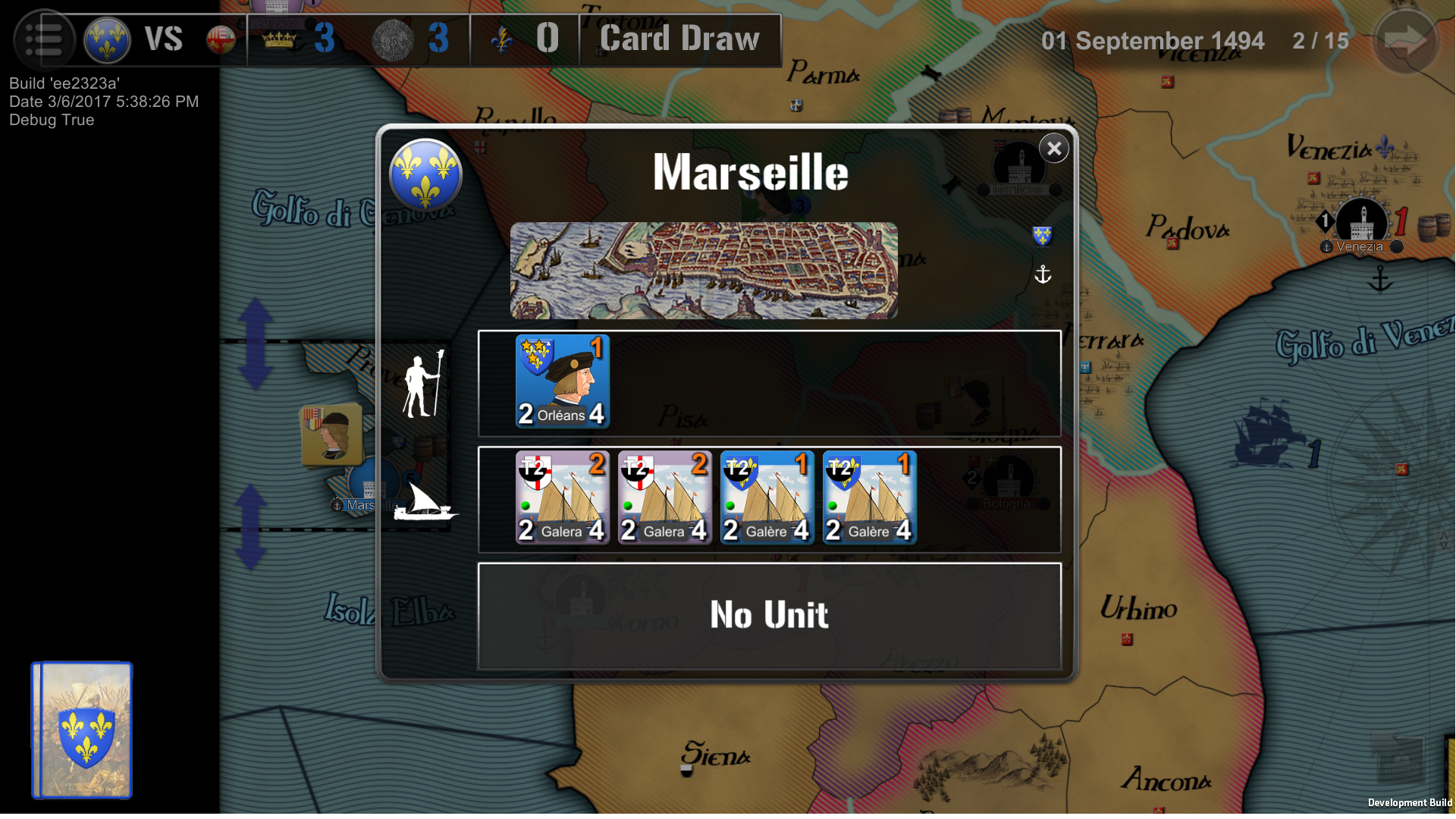Open the hamburger menu in top-left corner

[x=44, y=39]
